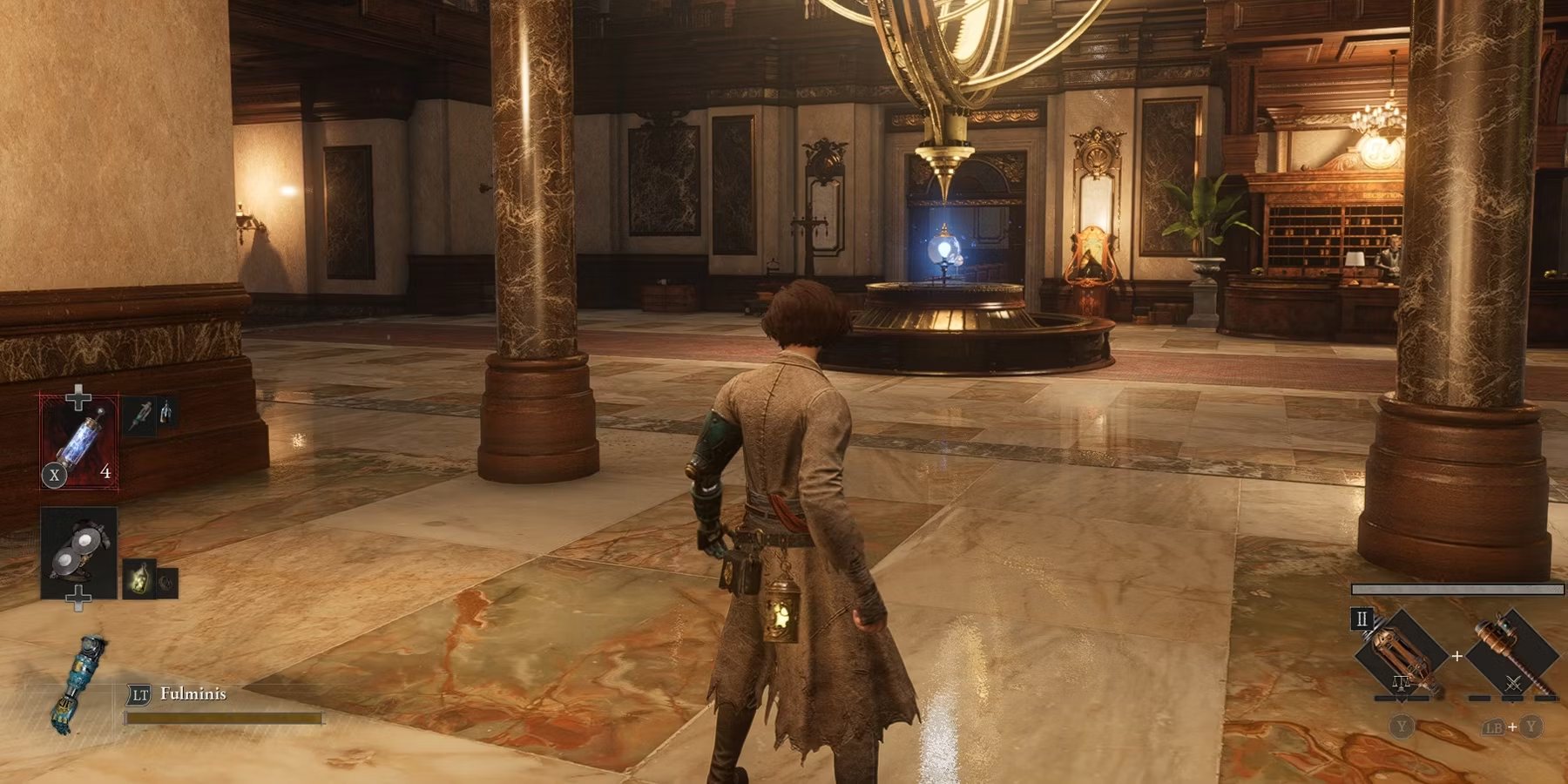Pick the glowing yellow bottle slot
Image resolution: width=1568 pixels, height=784 pixels.
pyautogui.click(x=139, y=579)
